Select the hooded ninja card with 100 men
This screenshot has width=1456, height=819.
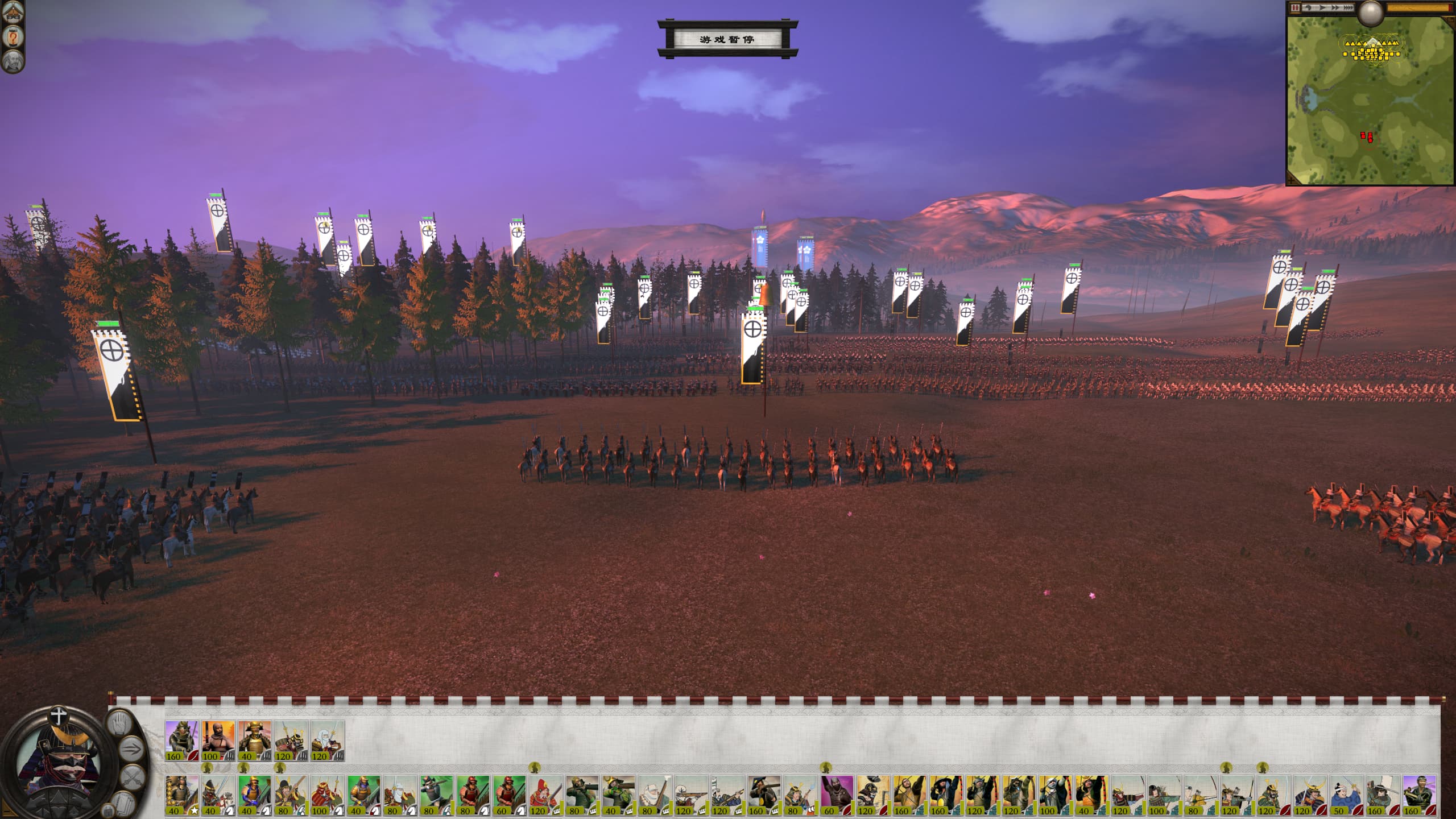[218, 741]
